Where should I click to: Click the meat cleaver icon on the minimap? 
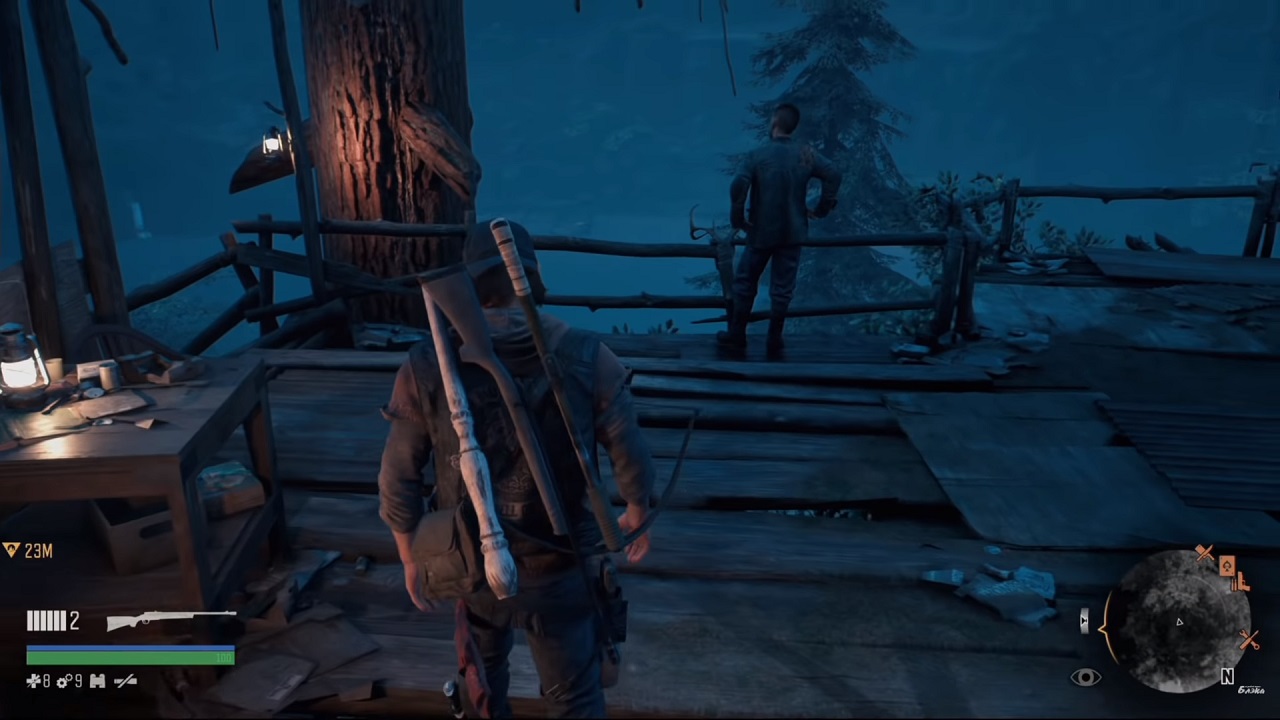pyautogui.click(x=1204, y=551)
